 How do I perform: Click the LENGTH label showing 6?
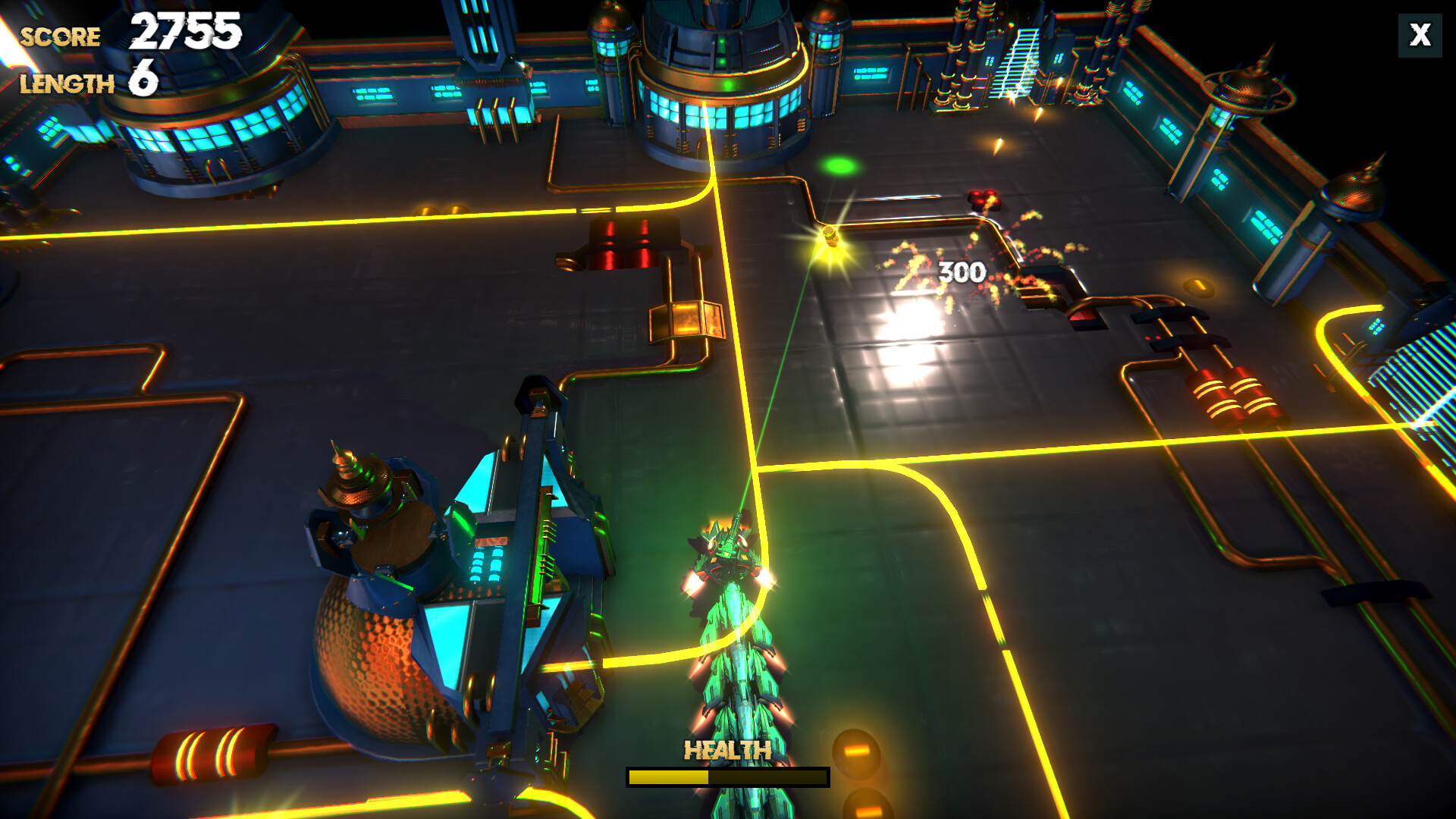67,83
